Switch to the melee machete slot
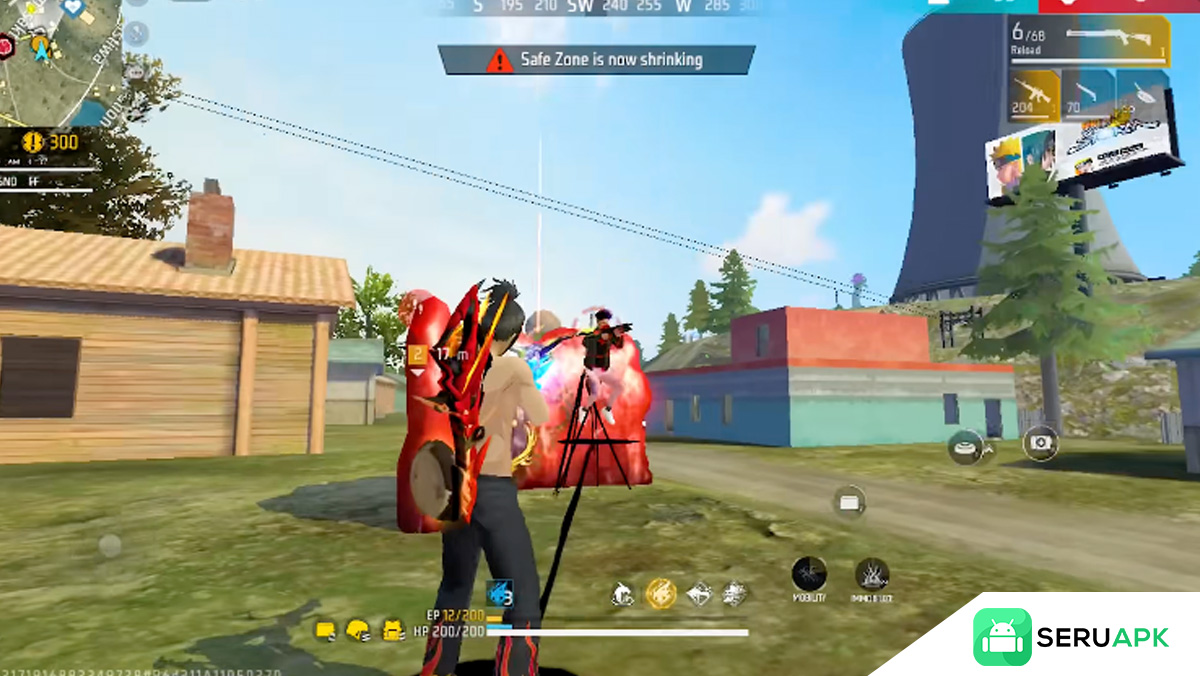The image size is (1200, 676). pos(1088,95)
